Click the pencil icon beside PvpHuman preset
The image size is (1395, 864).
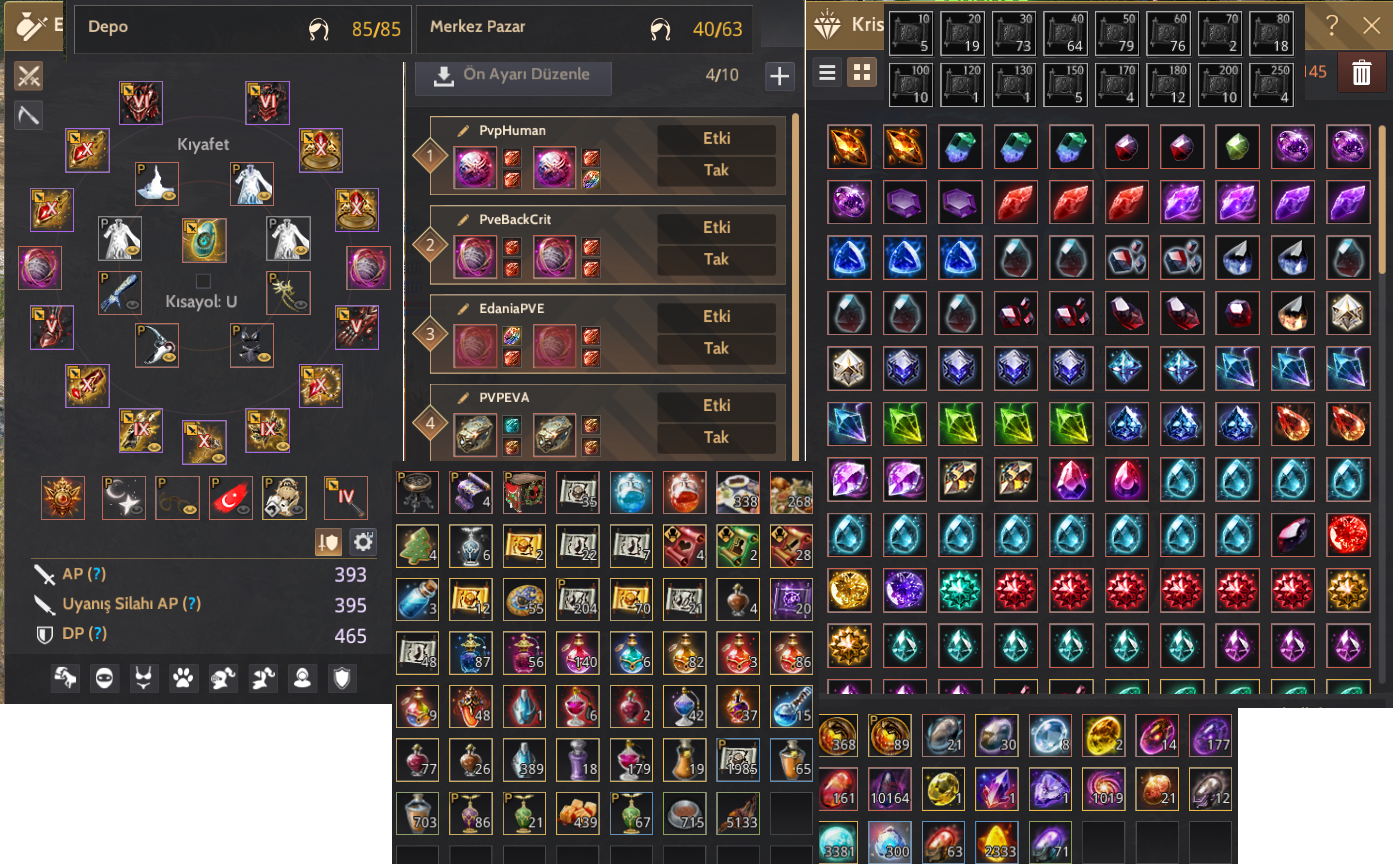point(462,130)
